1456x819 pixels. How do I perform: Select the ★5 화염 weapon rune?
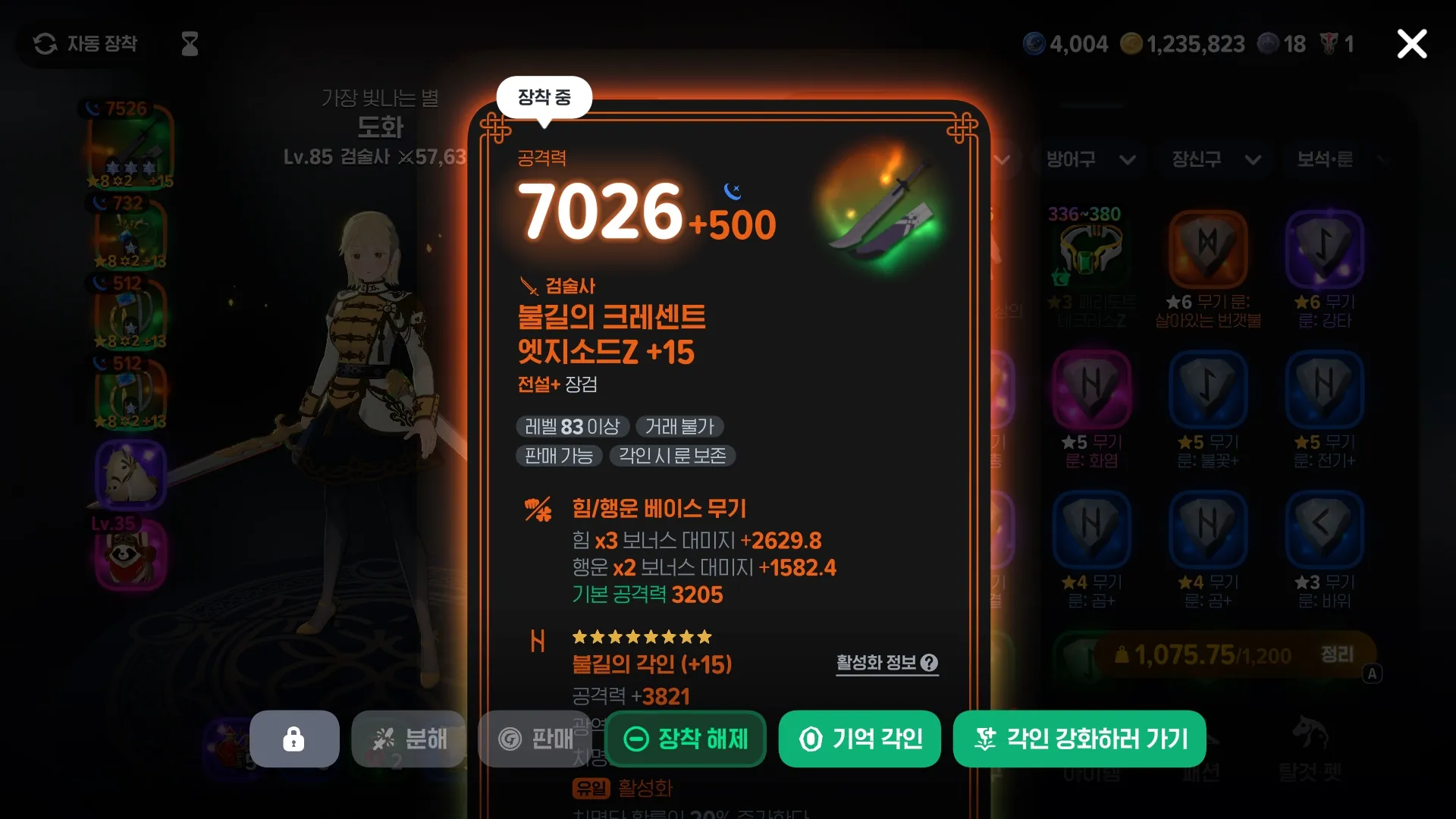click(x=1092, y=391)
